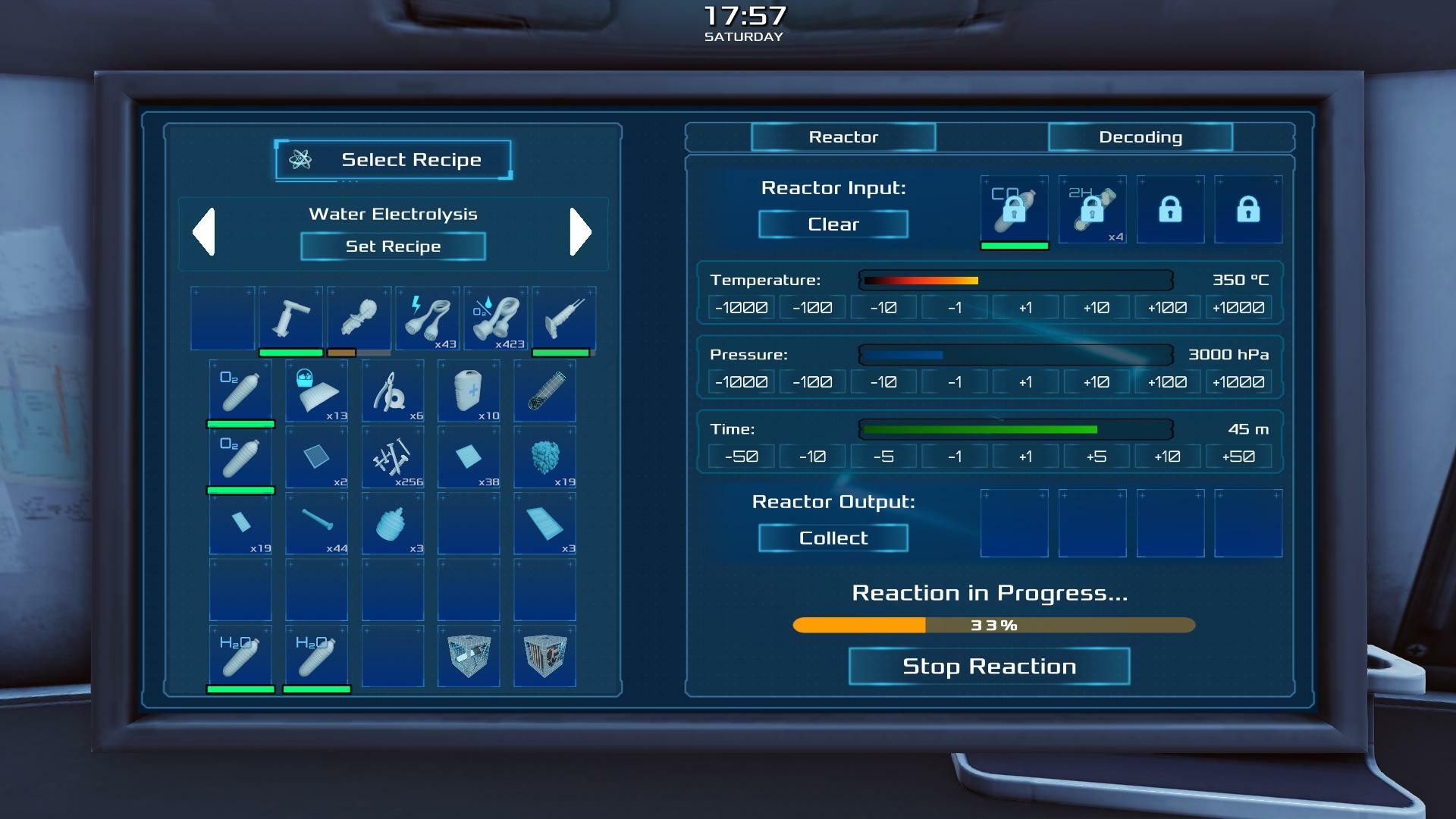The width and height of the screenshot is (1456, 819).
Task: Stop the reaction in progress
Action: 989,667
